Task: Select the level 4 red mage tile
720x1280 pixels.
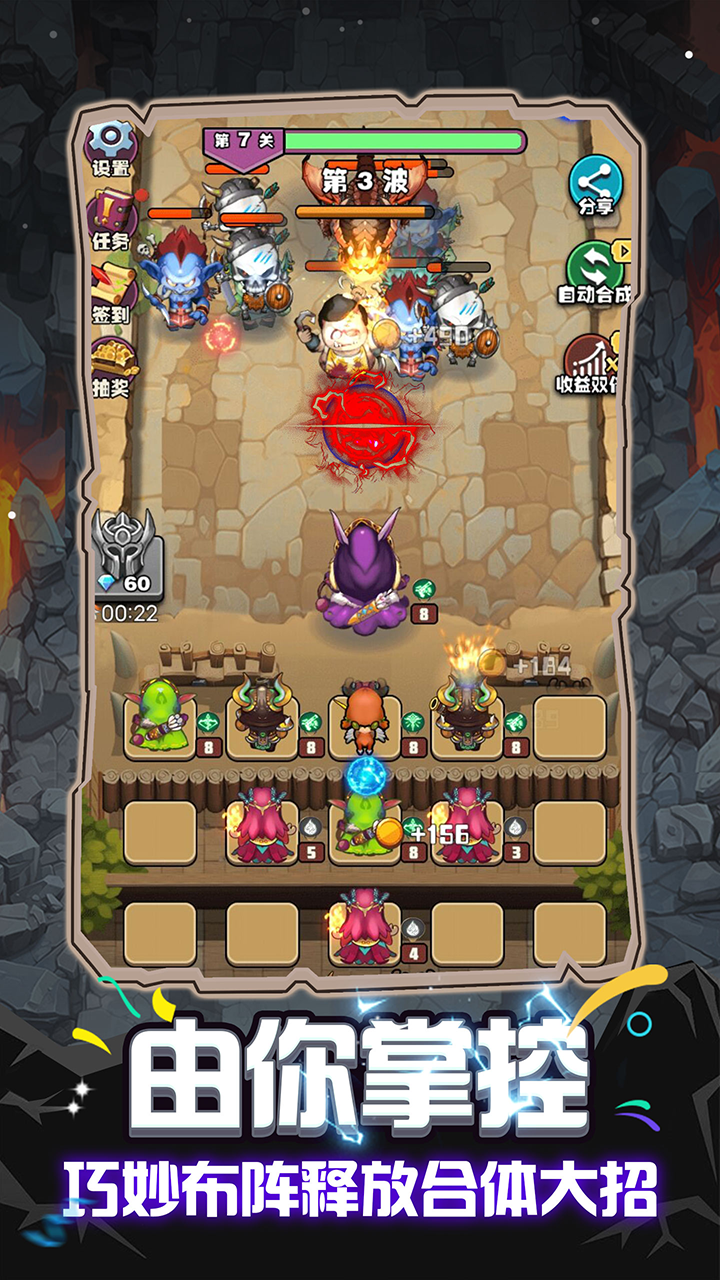Action: [x=364, y=932]
